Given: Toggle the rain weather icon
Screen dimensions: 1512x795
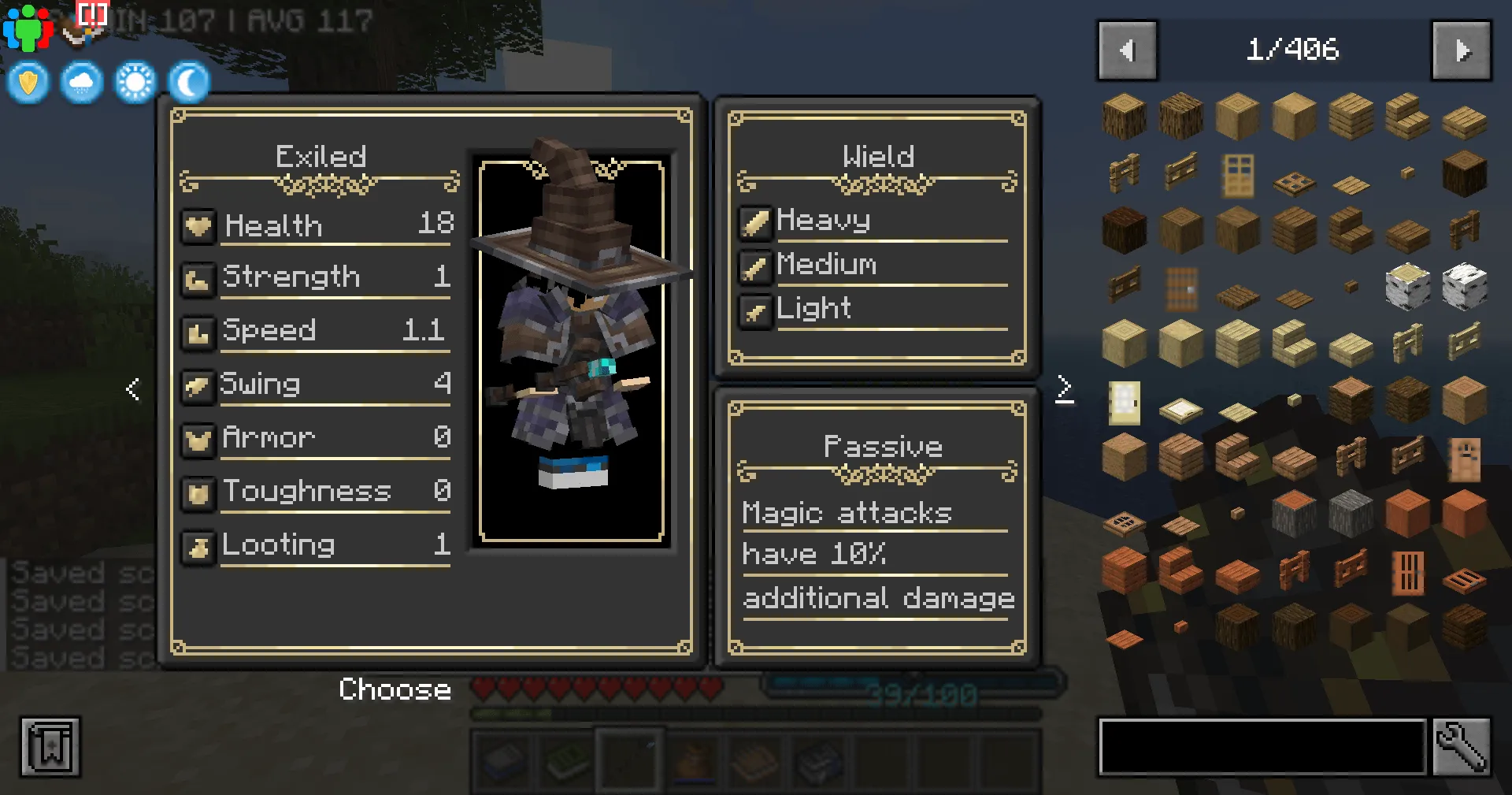Looking at the screenshot, I should (81, 82).
